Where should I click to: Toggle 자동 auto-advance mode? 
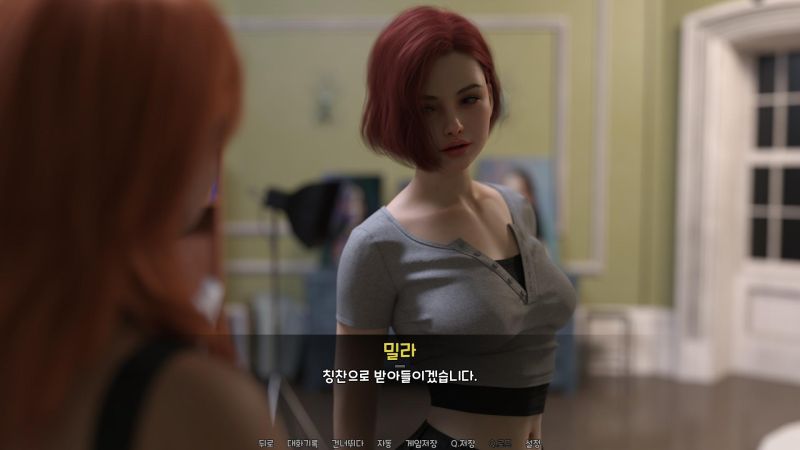tap(384, 443)
